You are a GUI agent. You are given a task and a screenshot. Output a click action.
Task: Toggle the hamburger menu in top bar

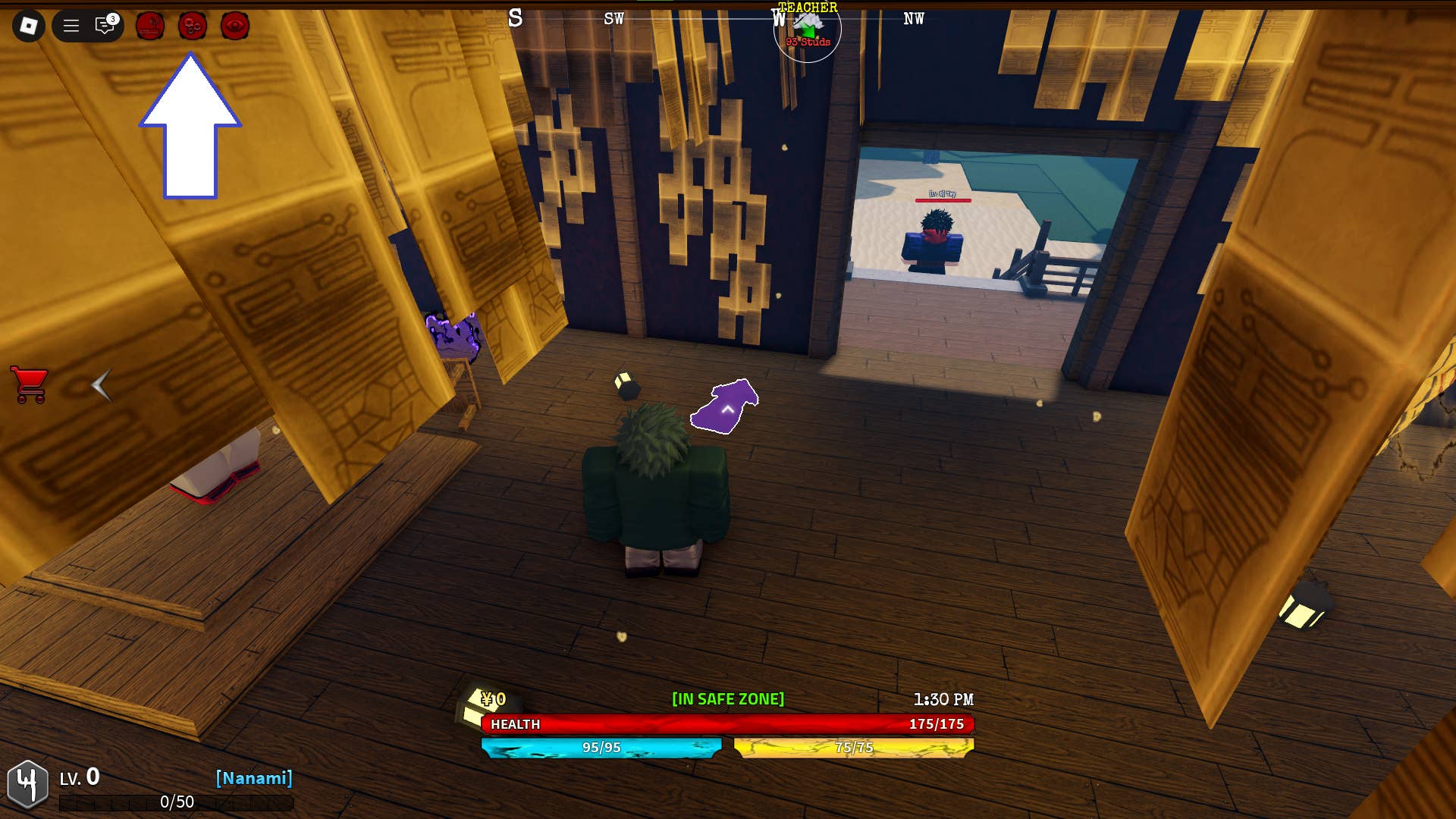70,25
